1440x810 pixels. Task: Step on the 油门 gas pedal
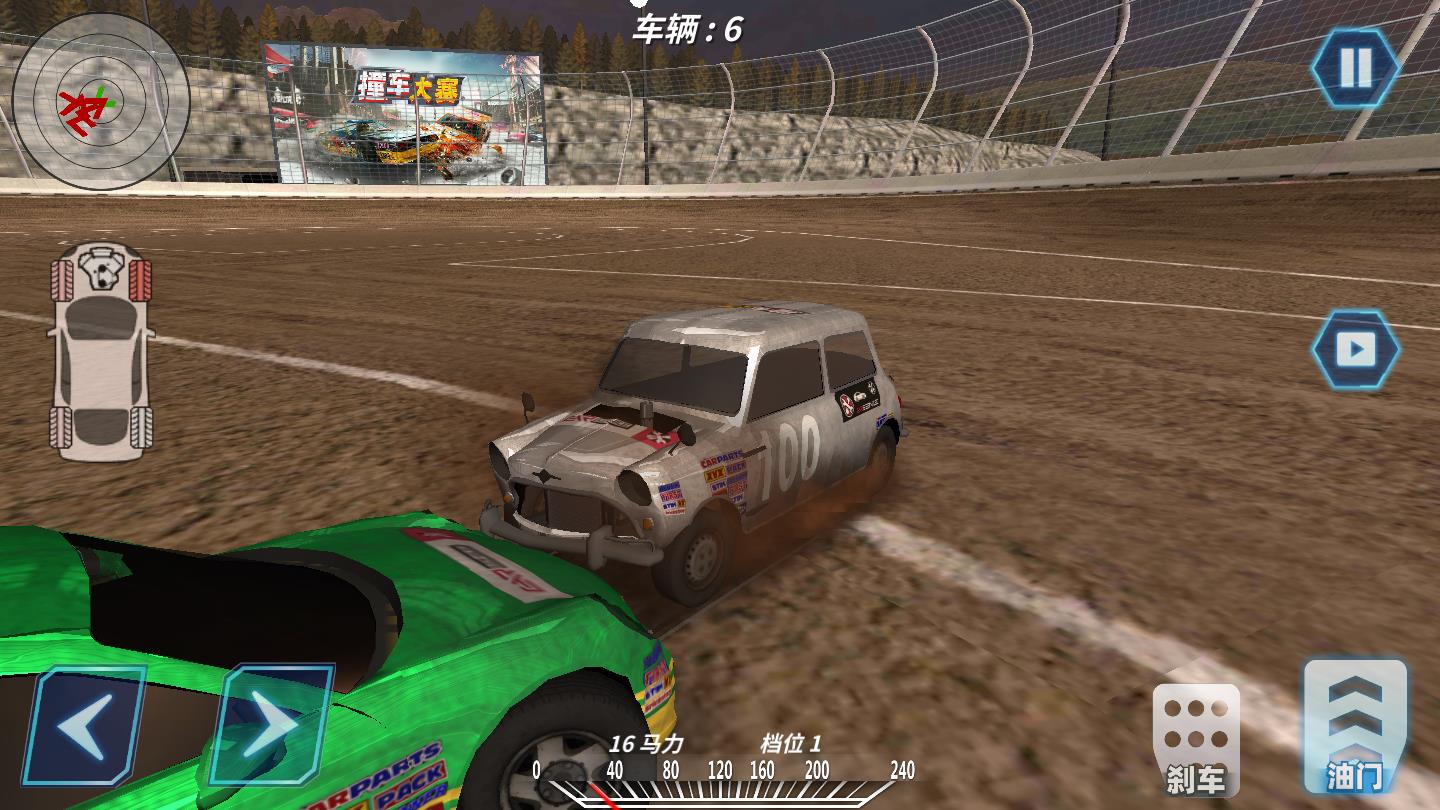pos(1355,725)
